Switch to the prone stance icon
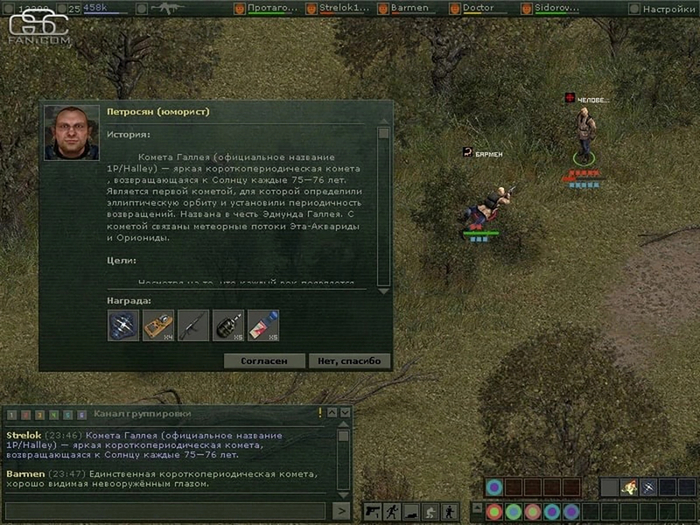Viewport: 700px width, 525px height. pyautogui.click(x=411, y=511)
